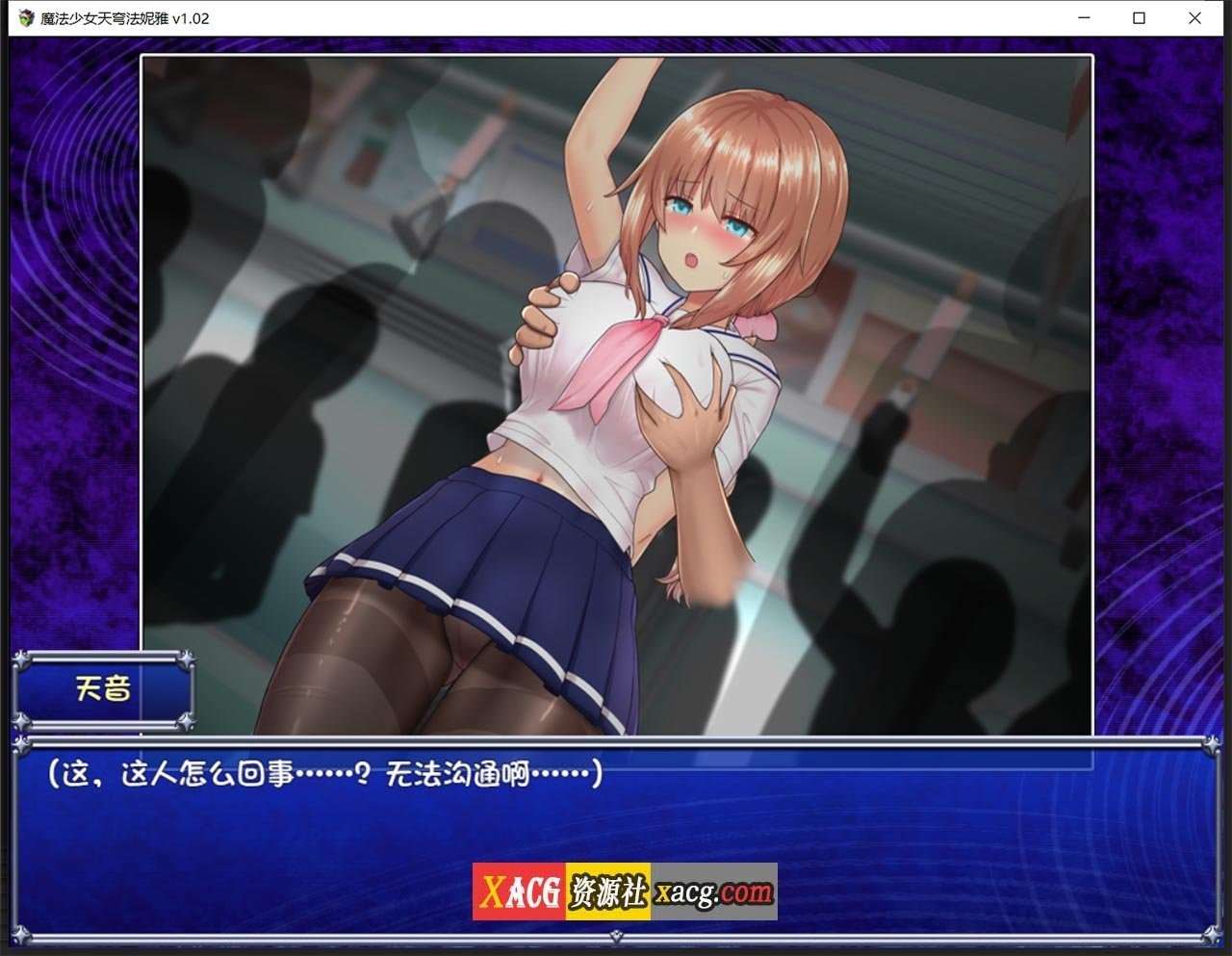Click the close button on the title bar

pos(1194,17)
